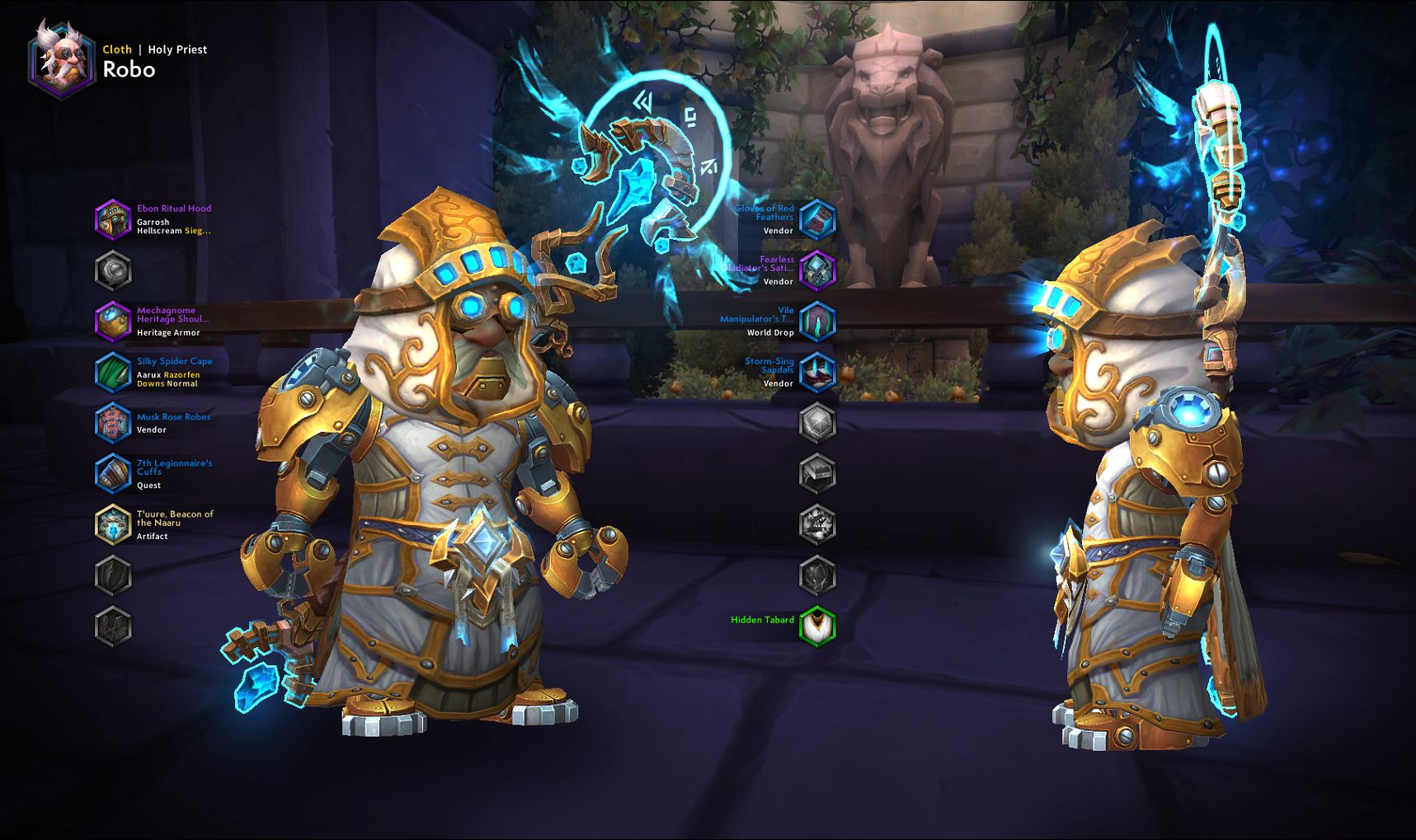Select the Vile Manipulator's world drop icon
Viewport: 1416px width, 840px height.
pos(817,321)
